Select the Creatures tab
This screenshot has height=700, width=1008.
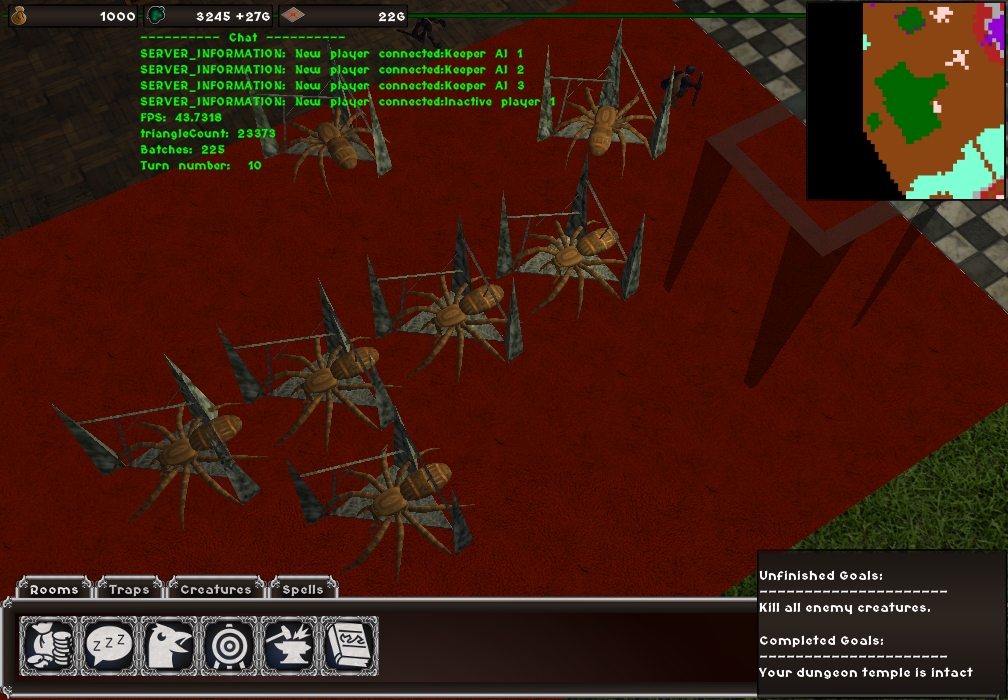(216, 589)
